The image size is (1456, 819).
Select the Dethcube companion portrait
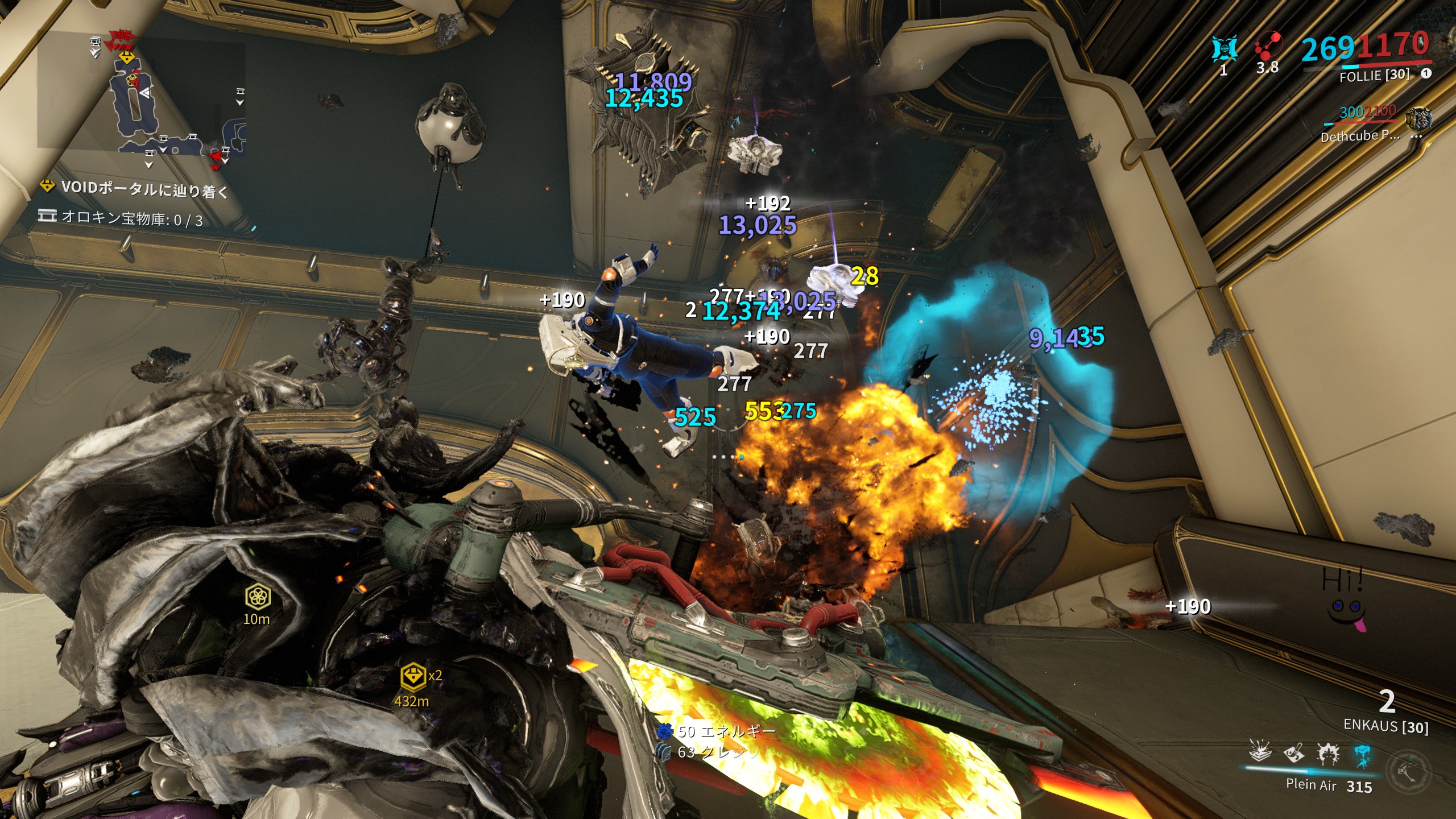point(1418,119)
